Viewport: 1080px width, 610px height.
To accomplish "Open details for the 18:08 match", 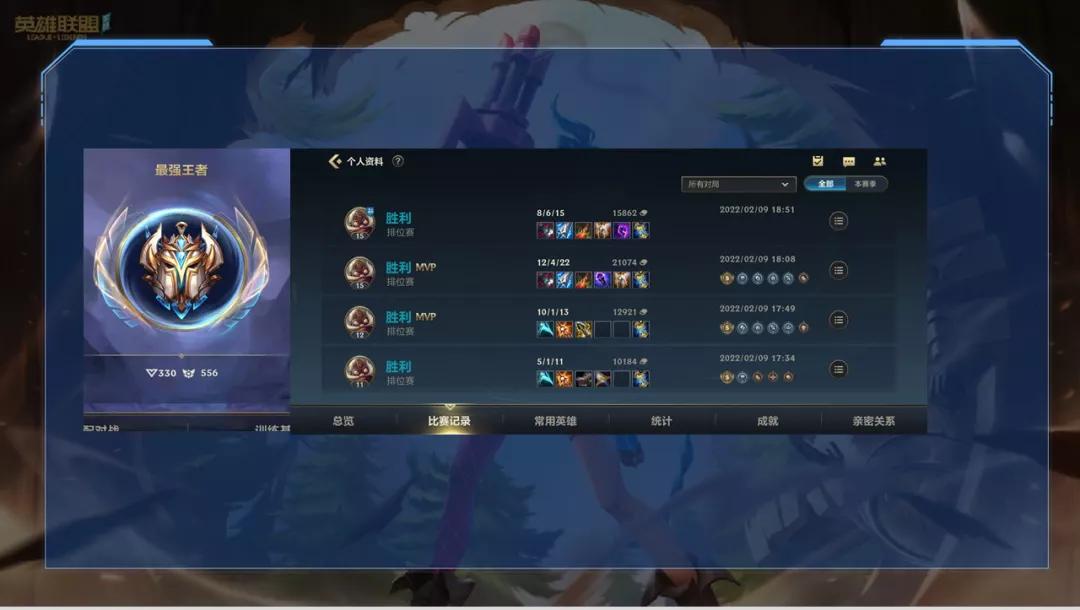I will 839,270.
